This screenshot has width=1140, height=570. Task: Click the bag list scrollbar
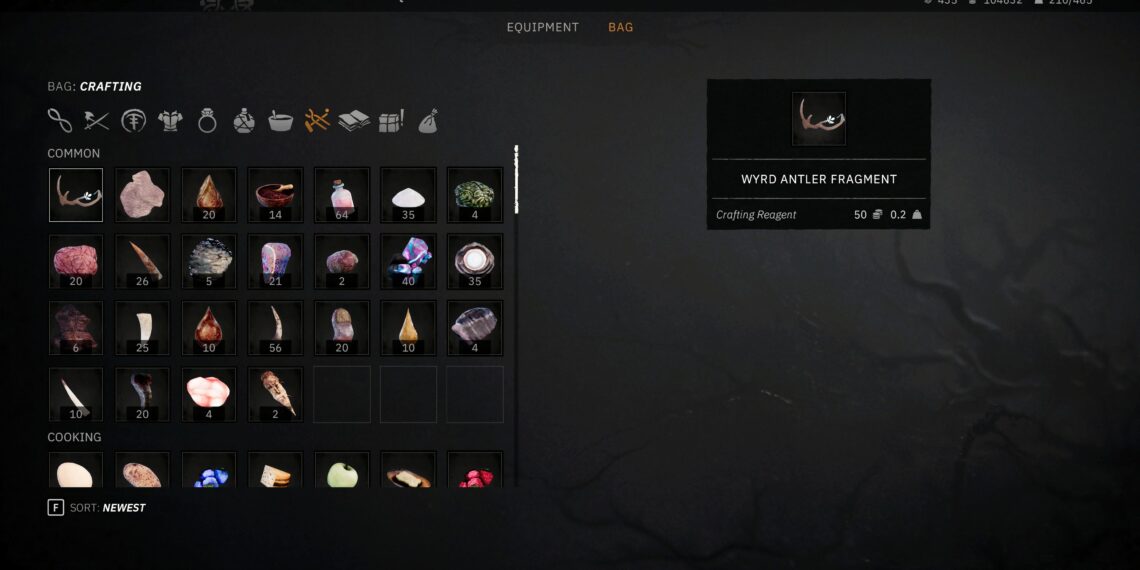pos(516,178)
